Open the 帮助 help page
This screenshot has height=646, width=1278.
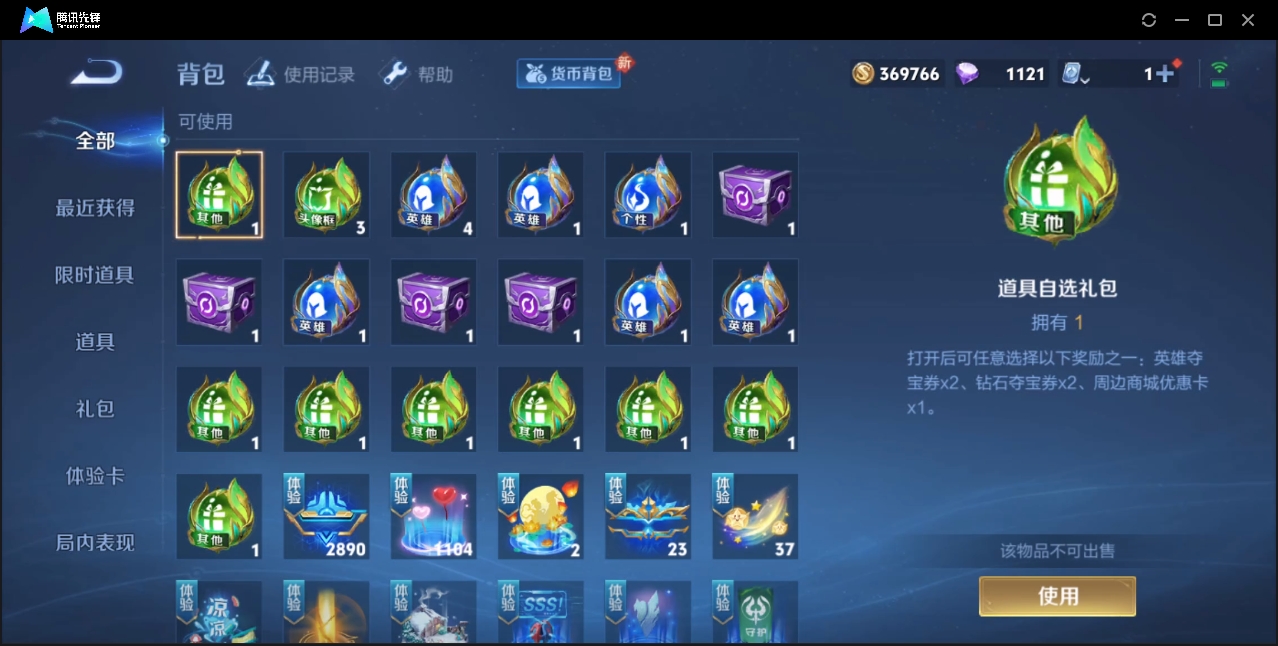pyautogui.click(x=417, y=74)
